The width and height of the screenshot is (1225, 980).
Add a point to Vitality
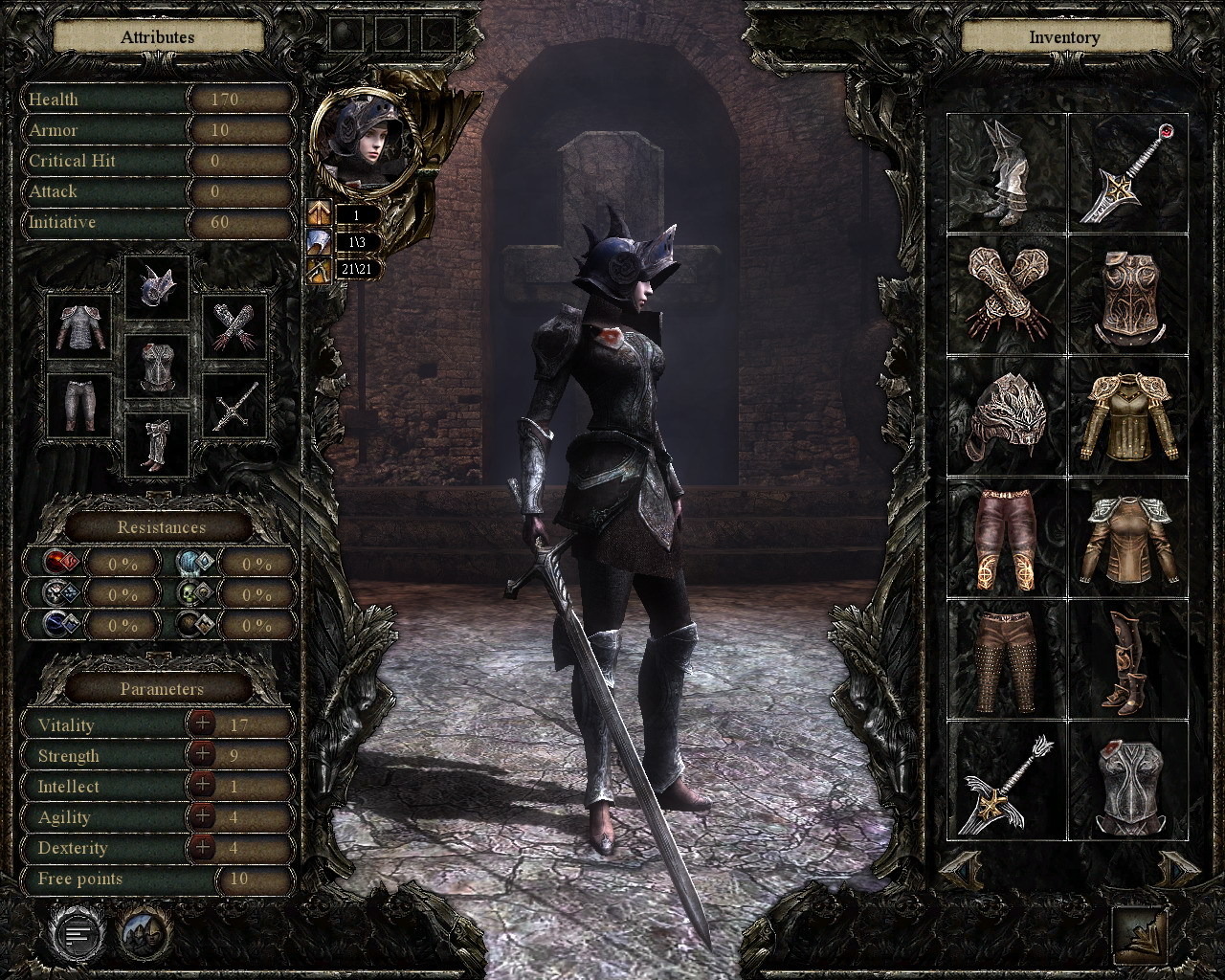(202, 724)
